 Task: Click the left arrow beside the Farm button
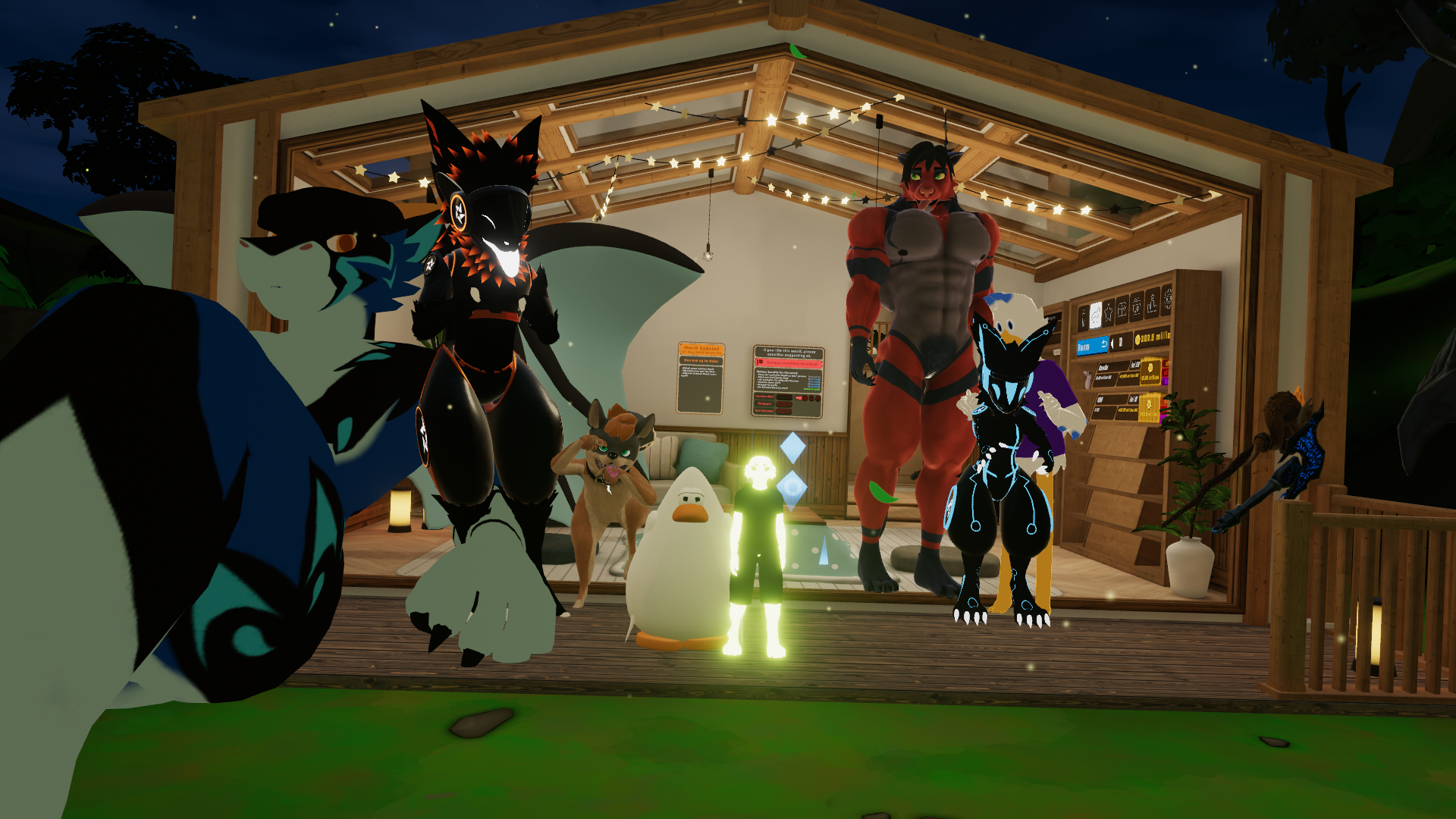pyautogui.click(x=1112, y=344)
